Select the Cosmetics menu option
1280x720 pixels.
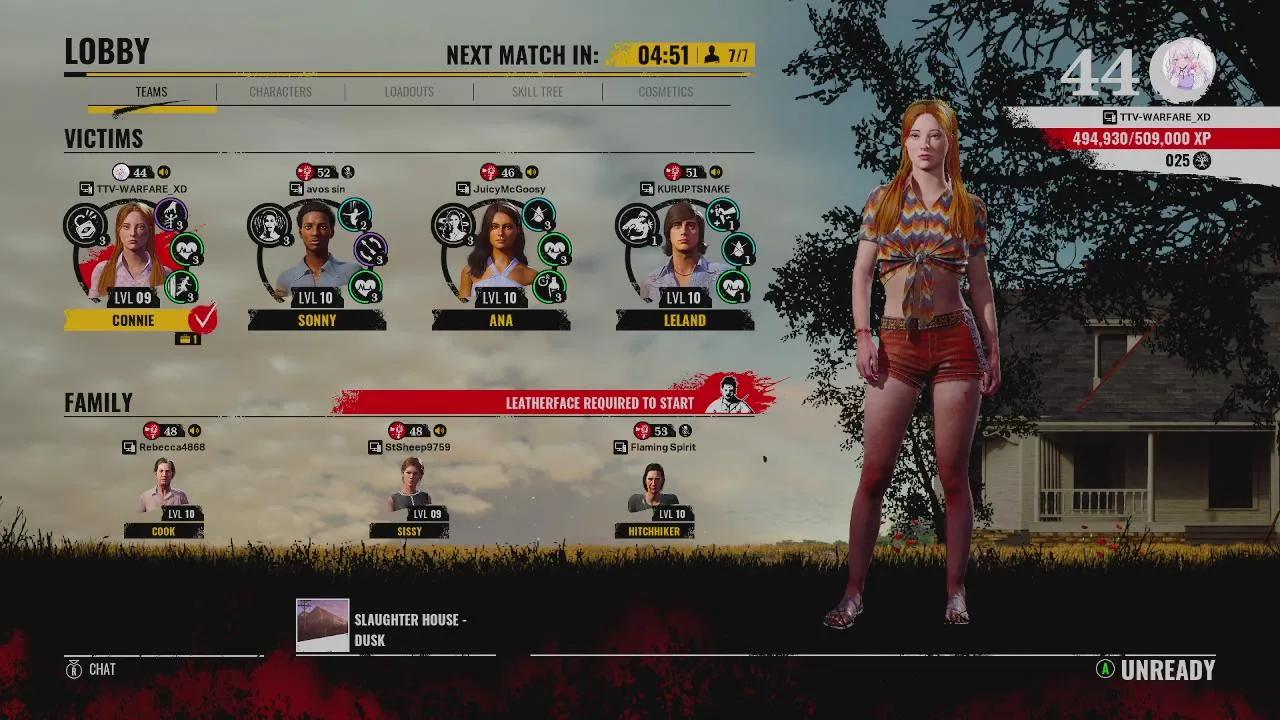click(665, 91)
